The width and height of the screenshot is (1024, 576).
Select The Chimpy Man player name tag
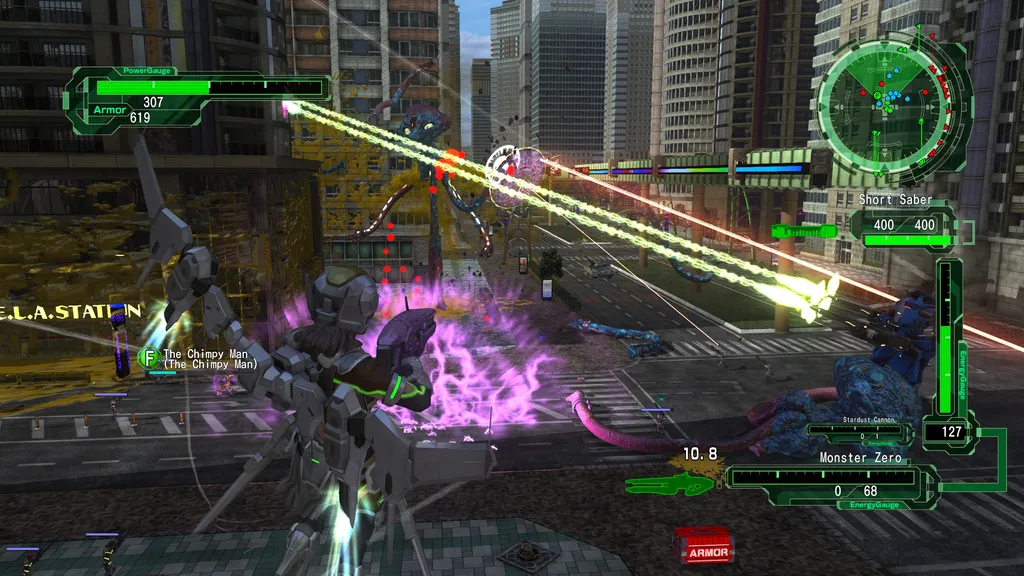pos(209,359)
